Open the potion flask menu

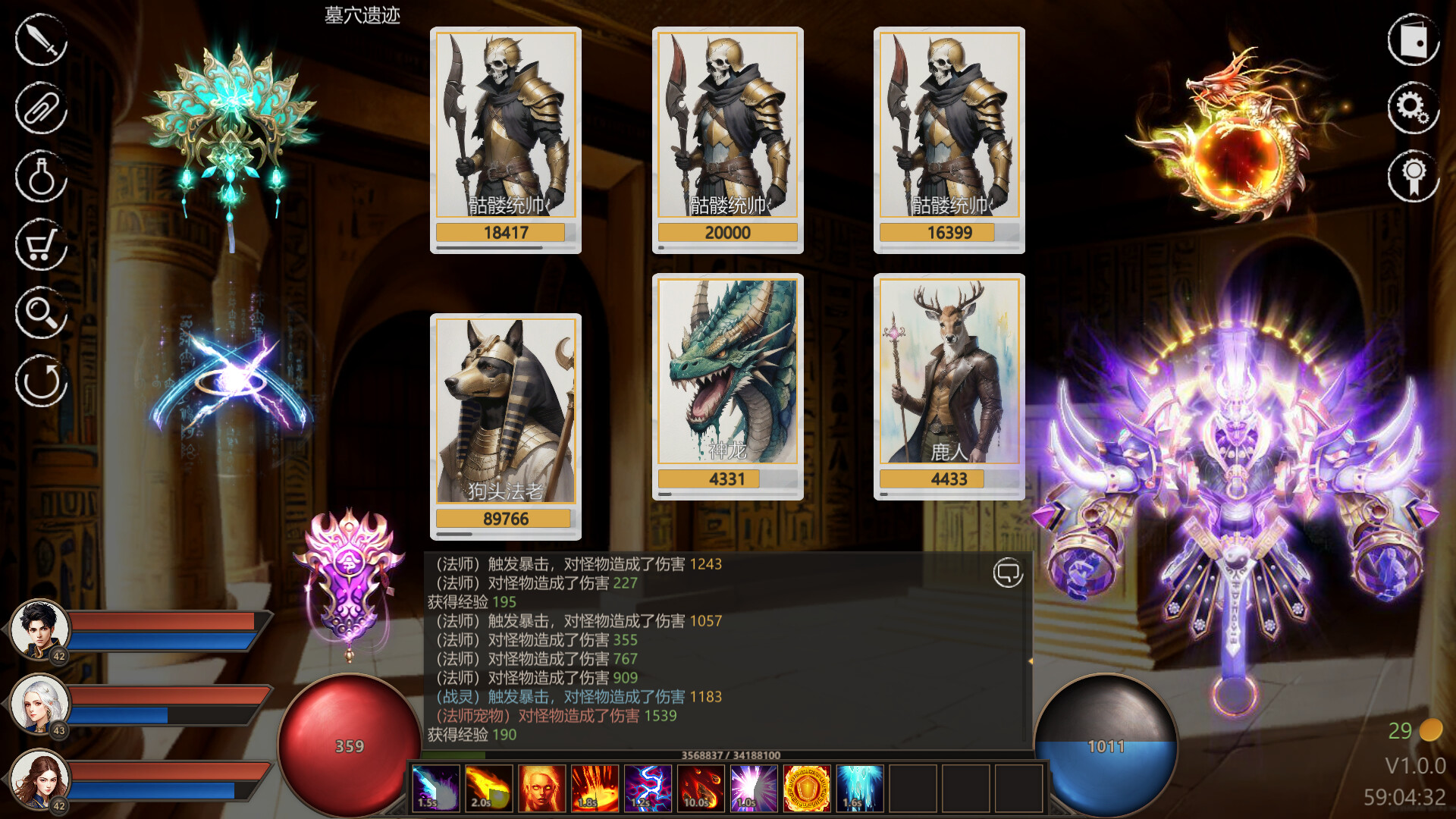click(40, 177)
